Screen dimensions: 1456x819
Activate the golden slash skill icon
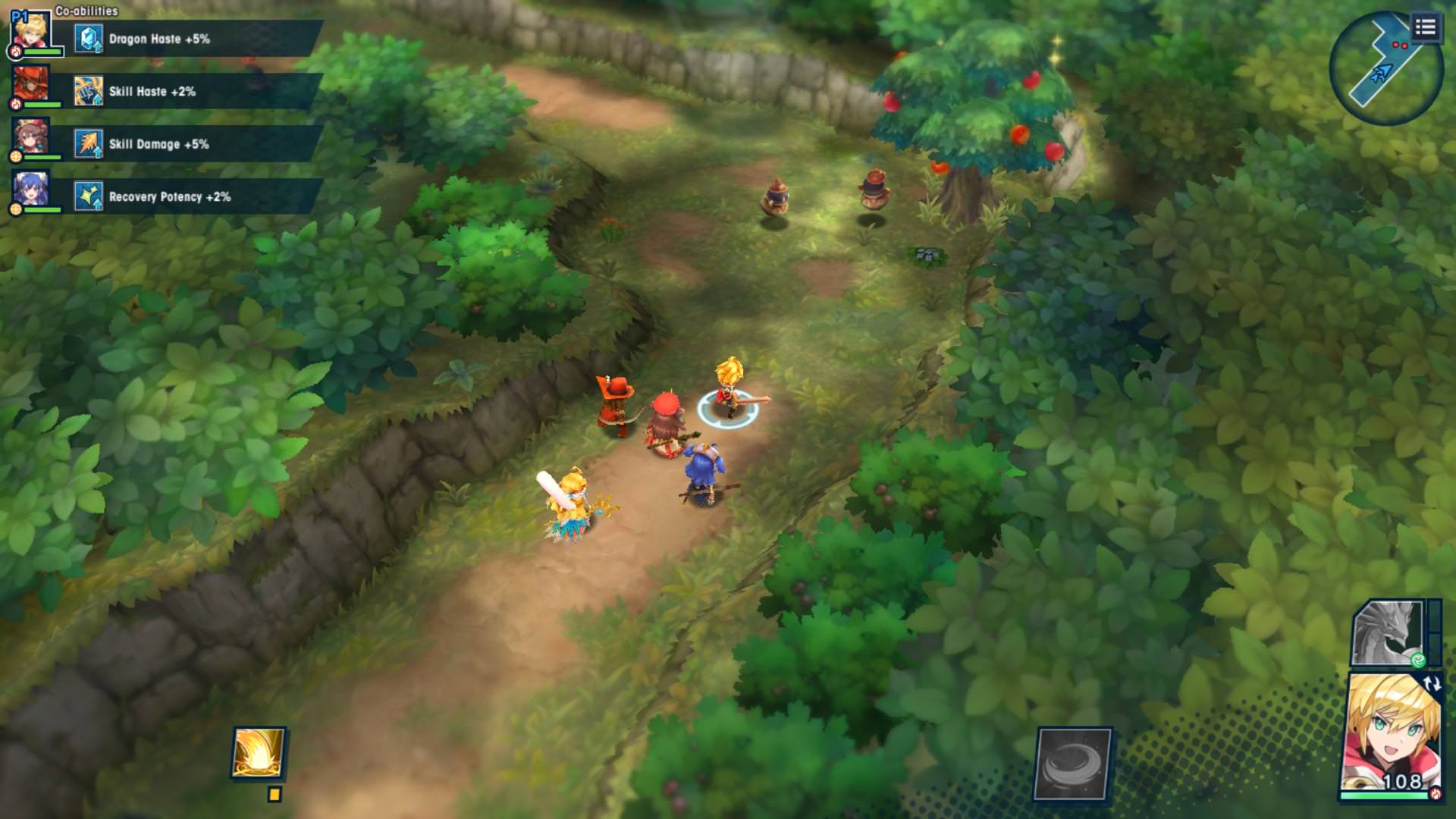(x=259, y=752)
